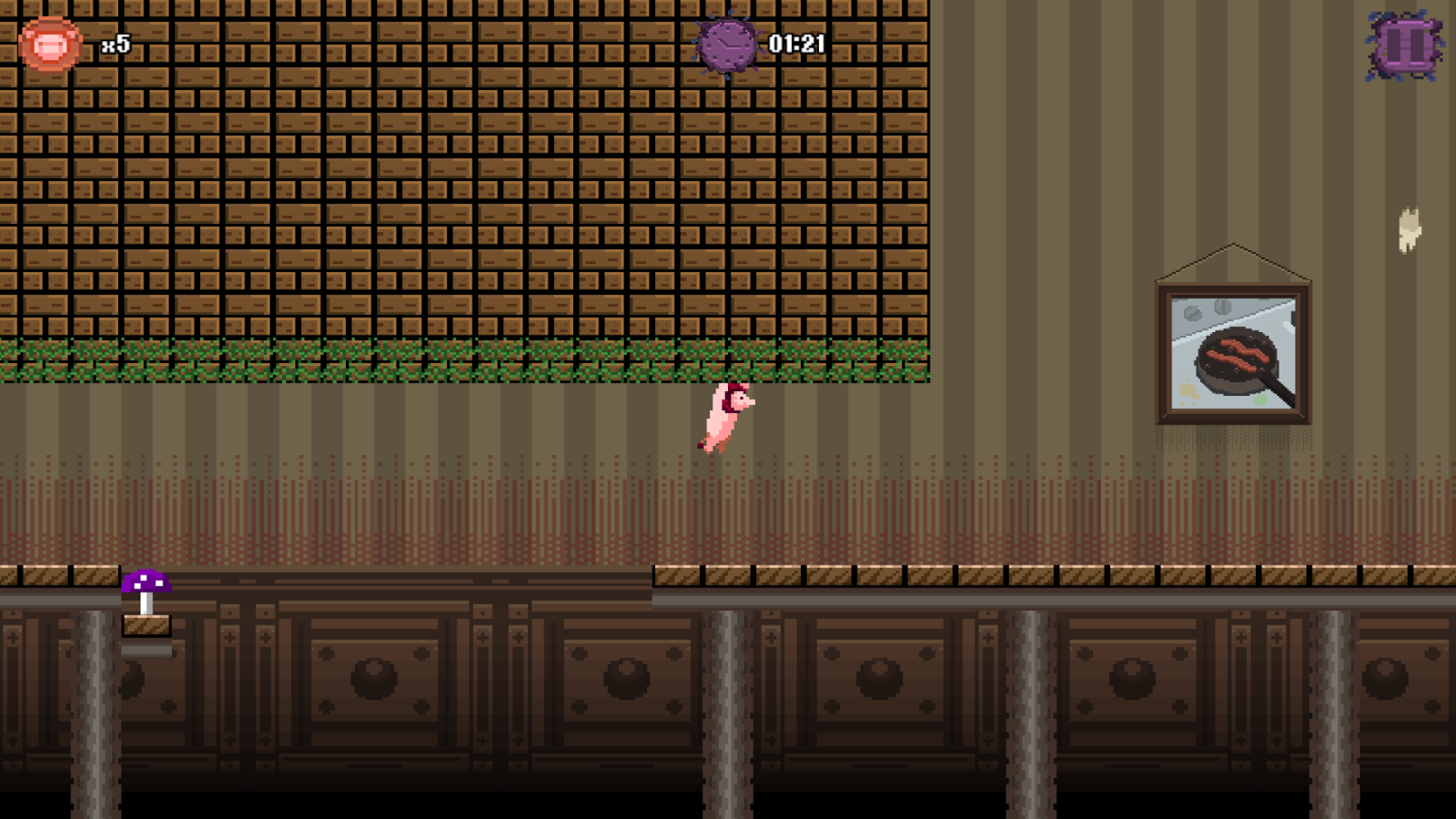Click the pale stain on the striped wallpaper
Image resolution: width=1456 pixels, height=819 pixels.
1410,227
